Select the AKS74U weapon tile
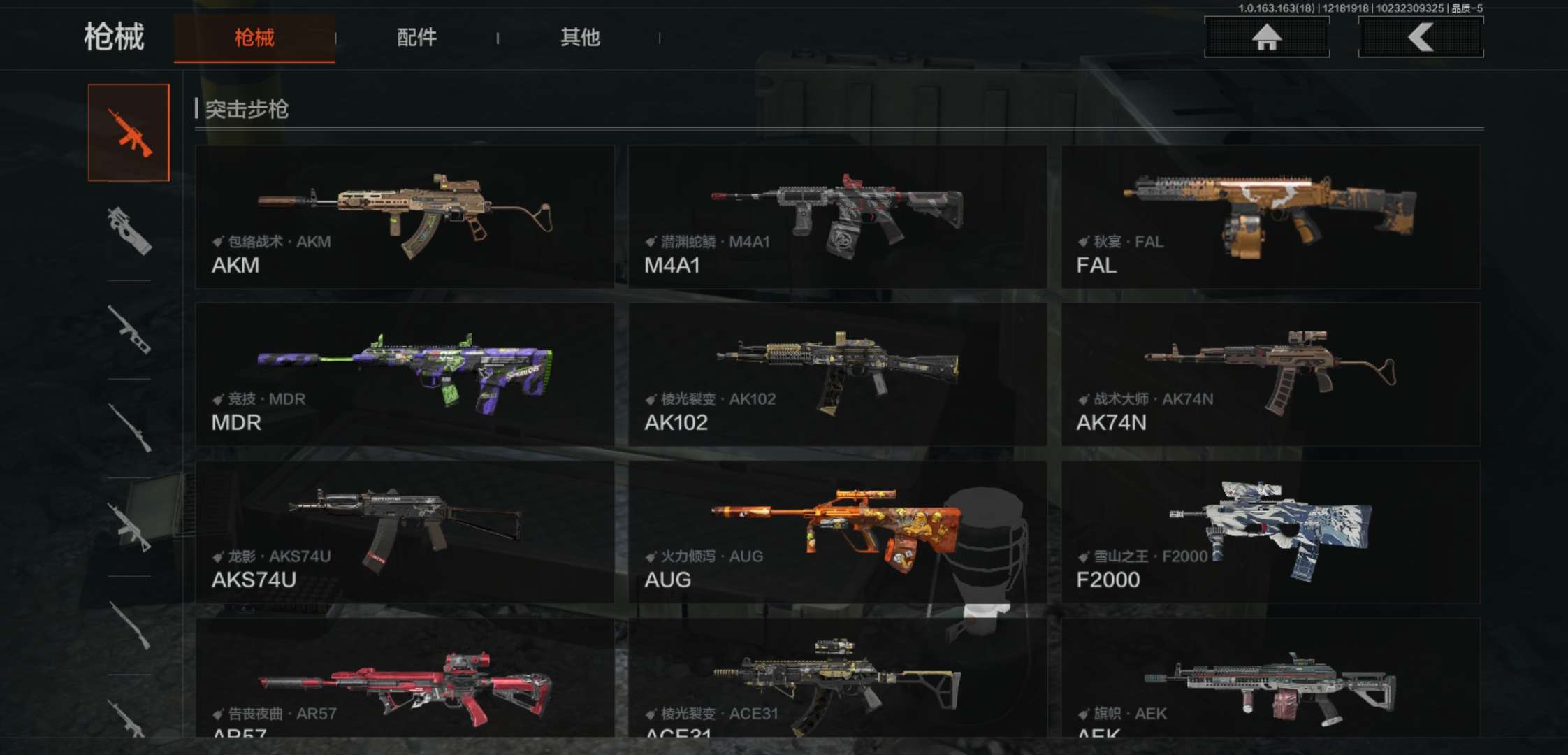This screenshot has height=755, width=1568. 405,531
